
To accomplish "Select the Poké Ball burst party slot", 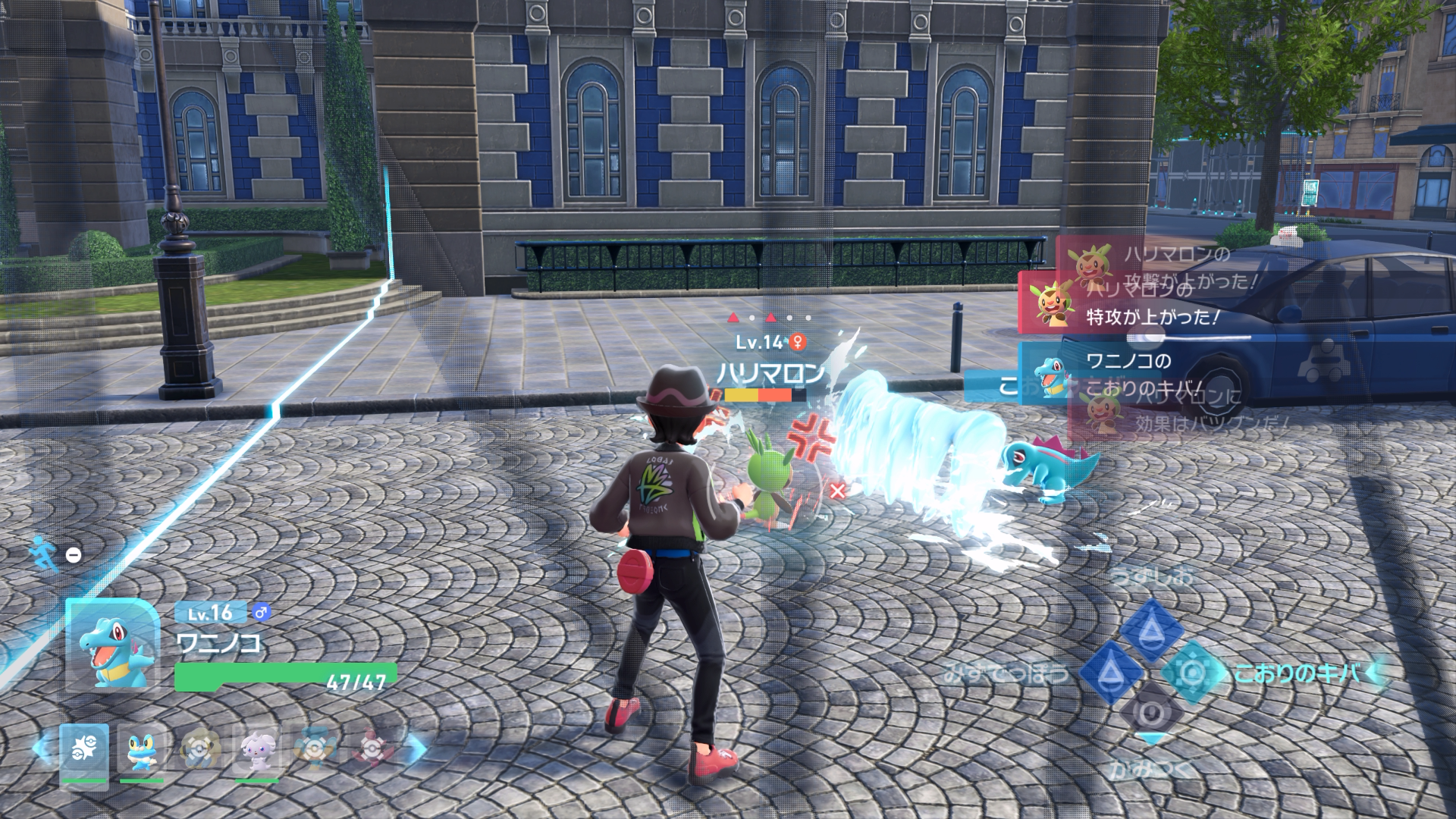I will tap(84, 750).
